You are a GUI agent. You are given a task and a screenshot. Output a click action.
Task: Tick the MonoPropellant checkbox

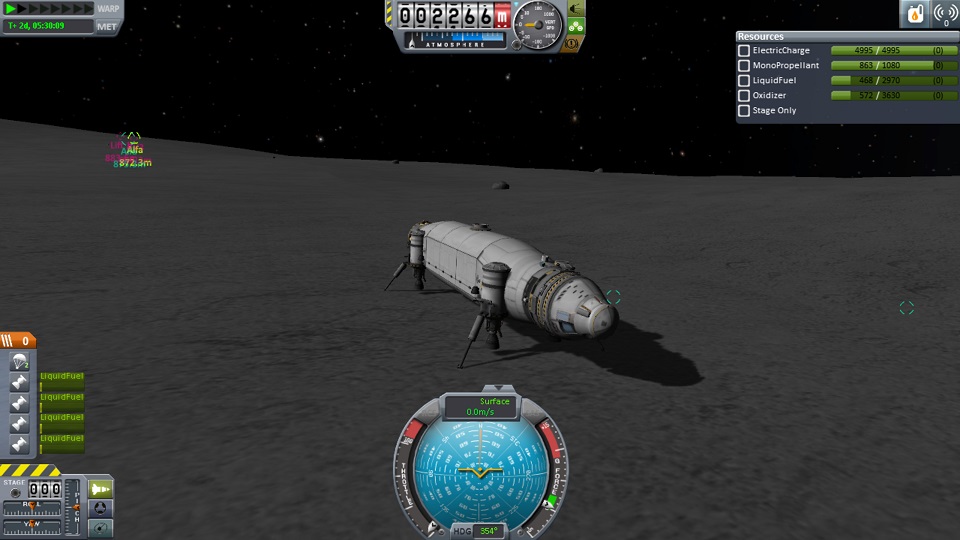744,66
